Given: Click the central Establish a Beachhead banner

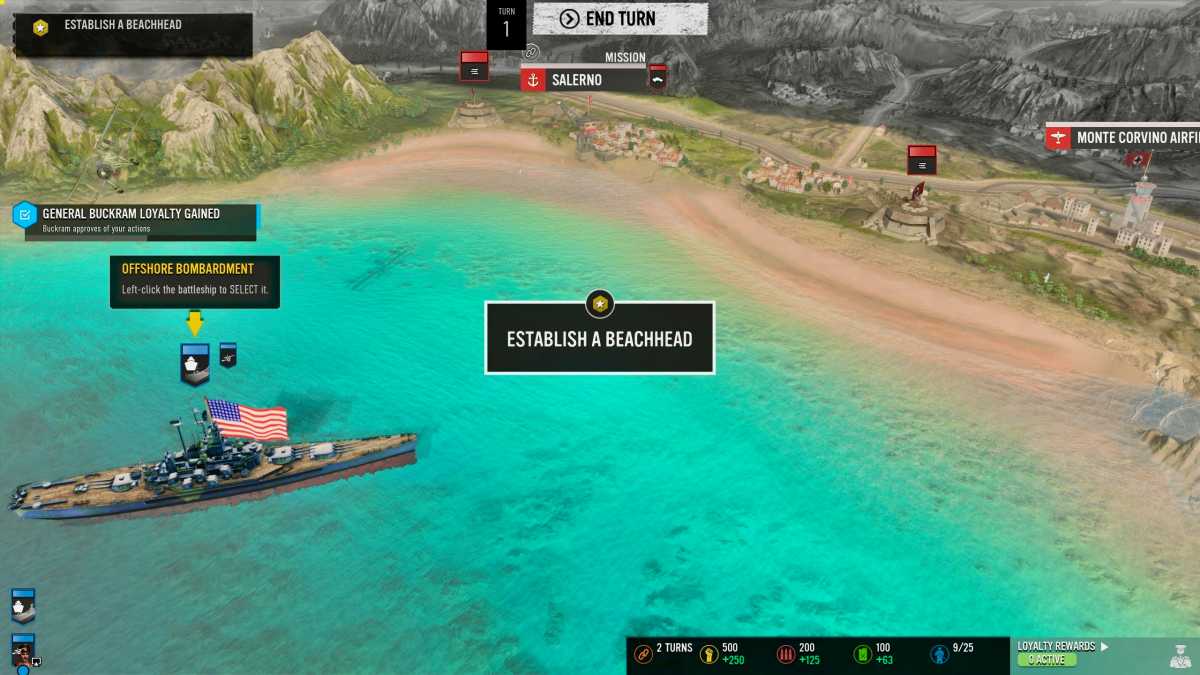Looking at the screenshot, I should (x=599, y=338).
